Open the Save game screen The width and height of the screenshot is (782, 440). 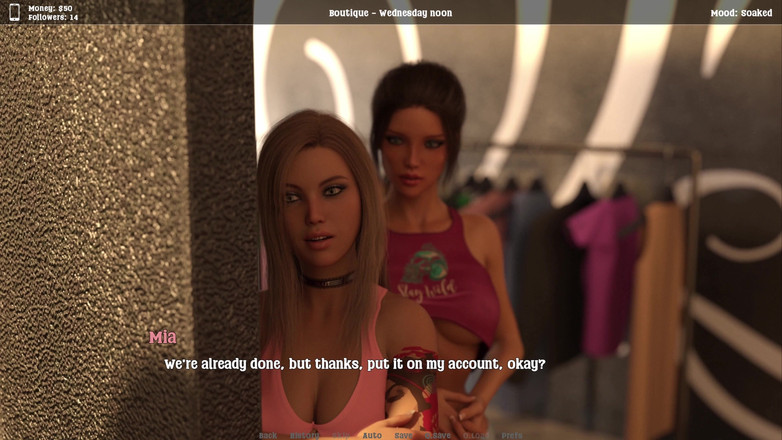point(404,435)
